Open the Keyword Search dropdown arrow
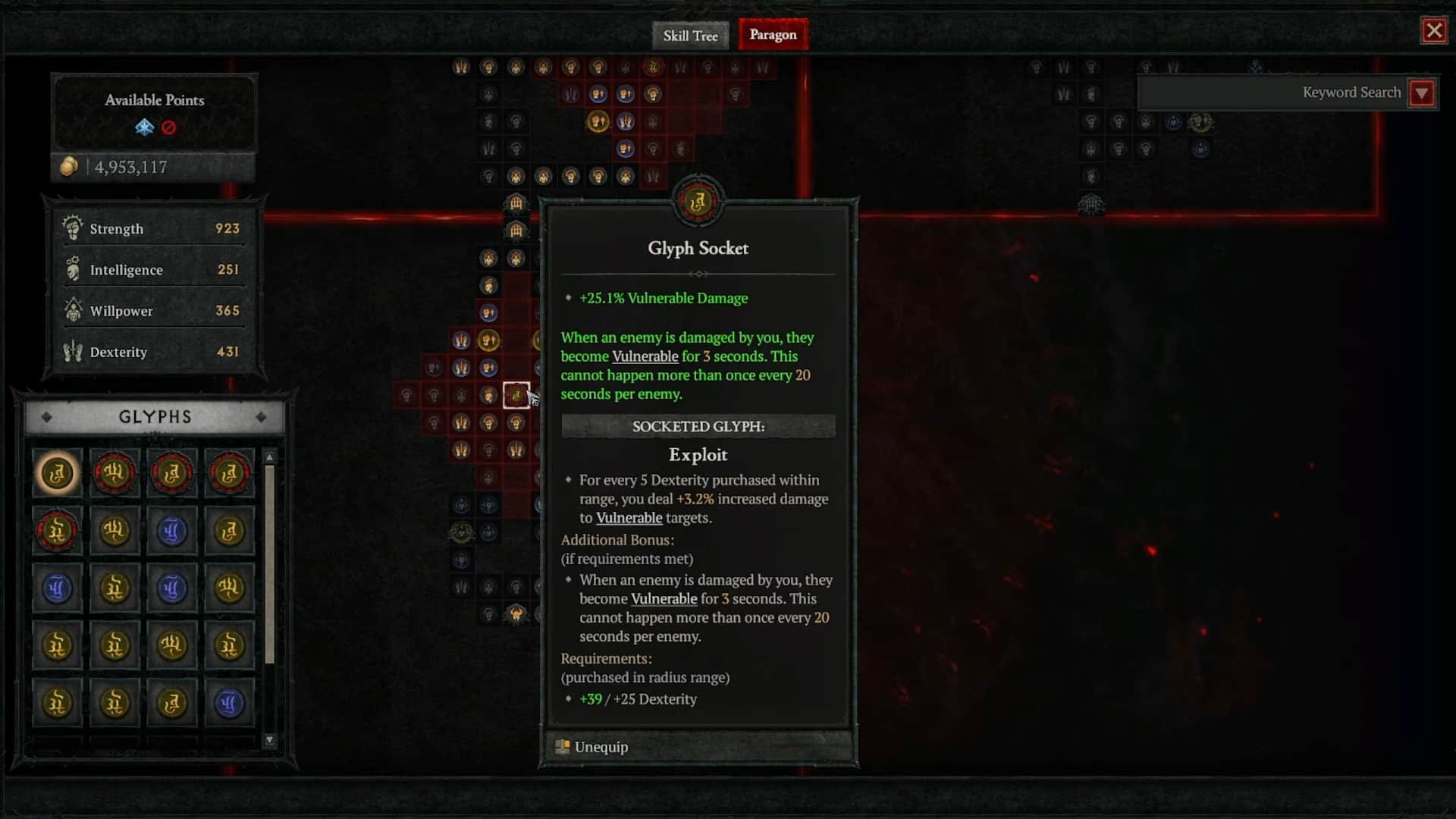The width and height of the screenshot is (1456, 819). [1423, 93]
